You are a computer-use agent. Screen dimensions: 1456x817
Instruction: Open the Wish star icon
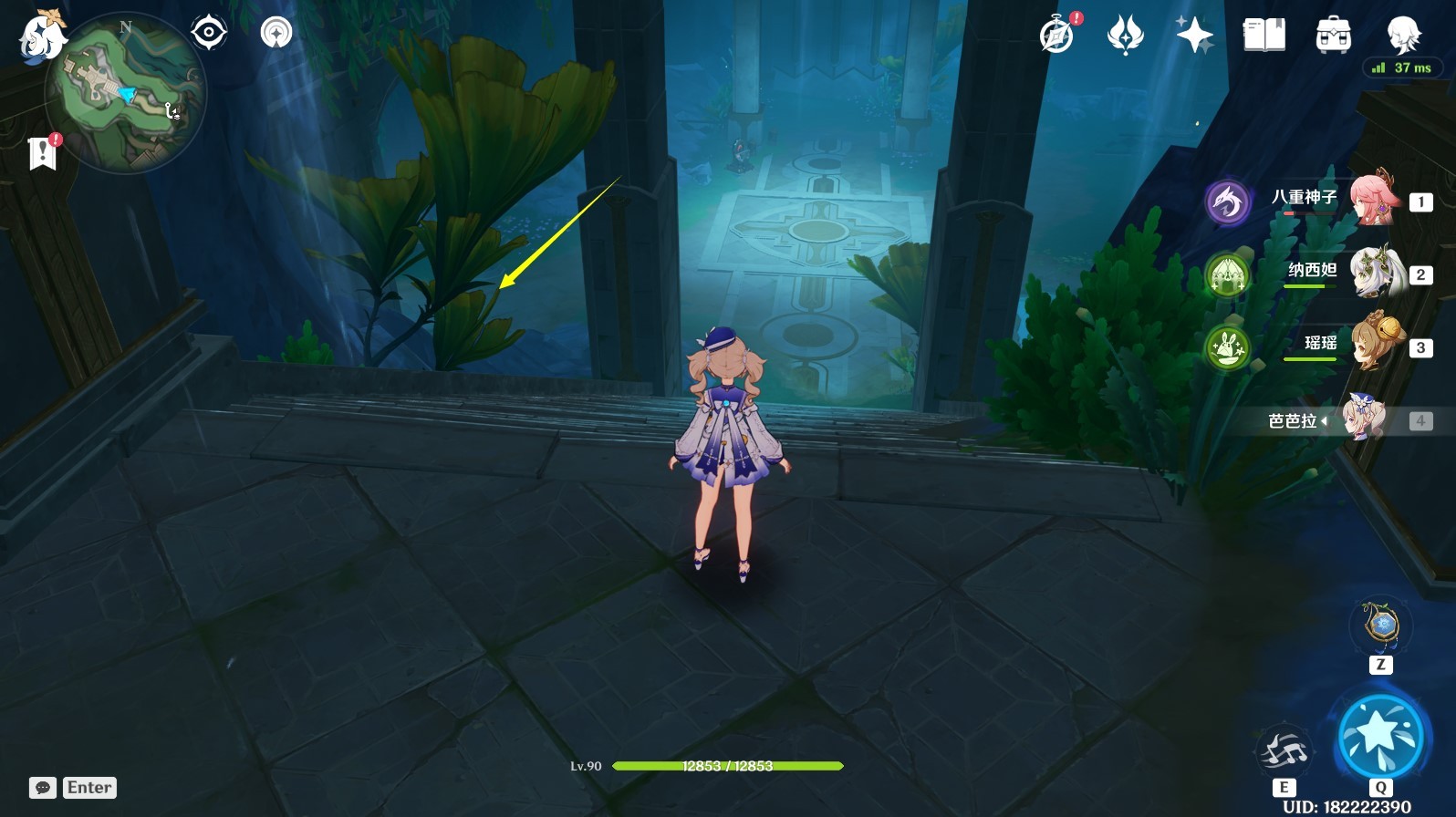click(x=1194, y=36)
